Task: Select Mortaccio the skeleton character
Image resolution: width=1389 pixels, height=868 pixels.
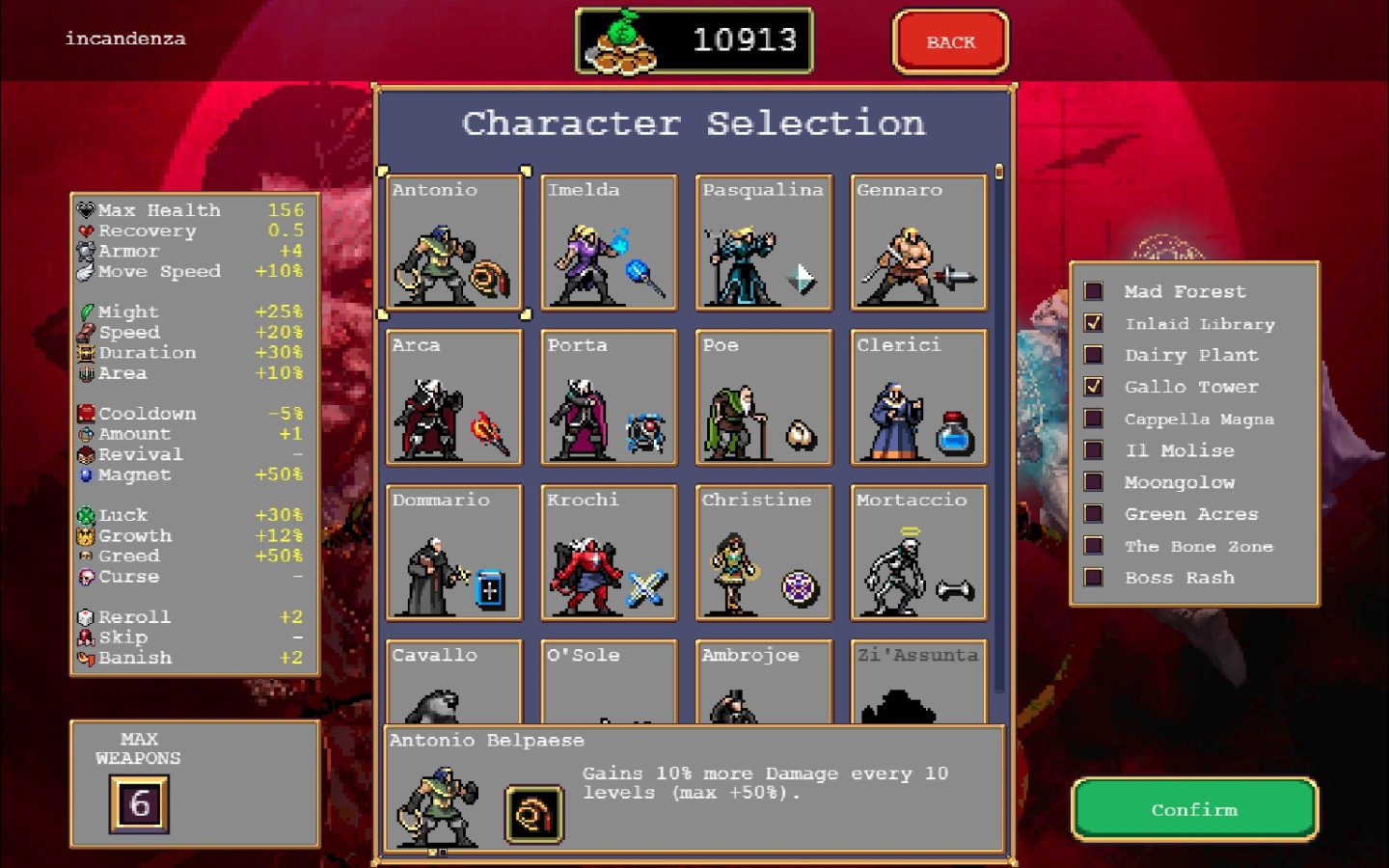Action: pos(917,555)
